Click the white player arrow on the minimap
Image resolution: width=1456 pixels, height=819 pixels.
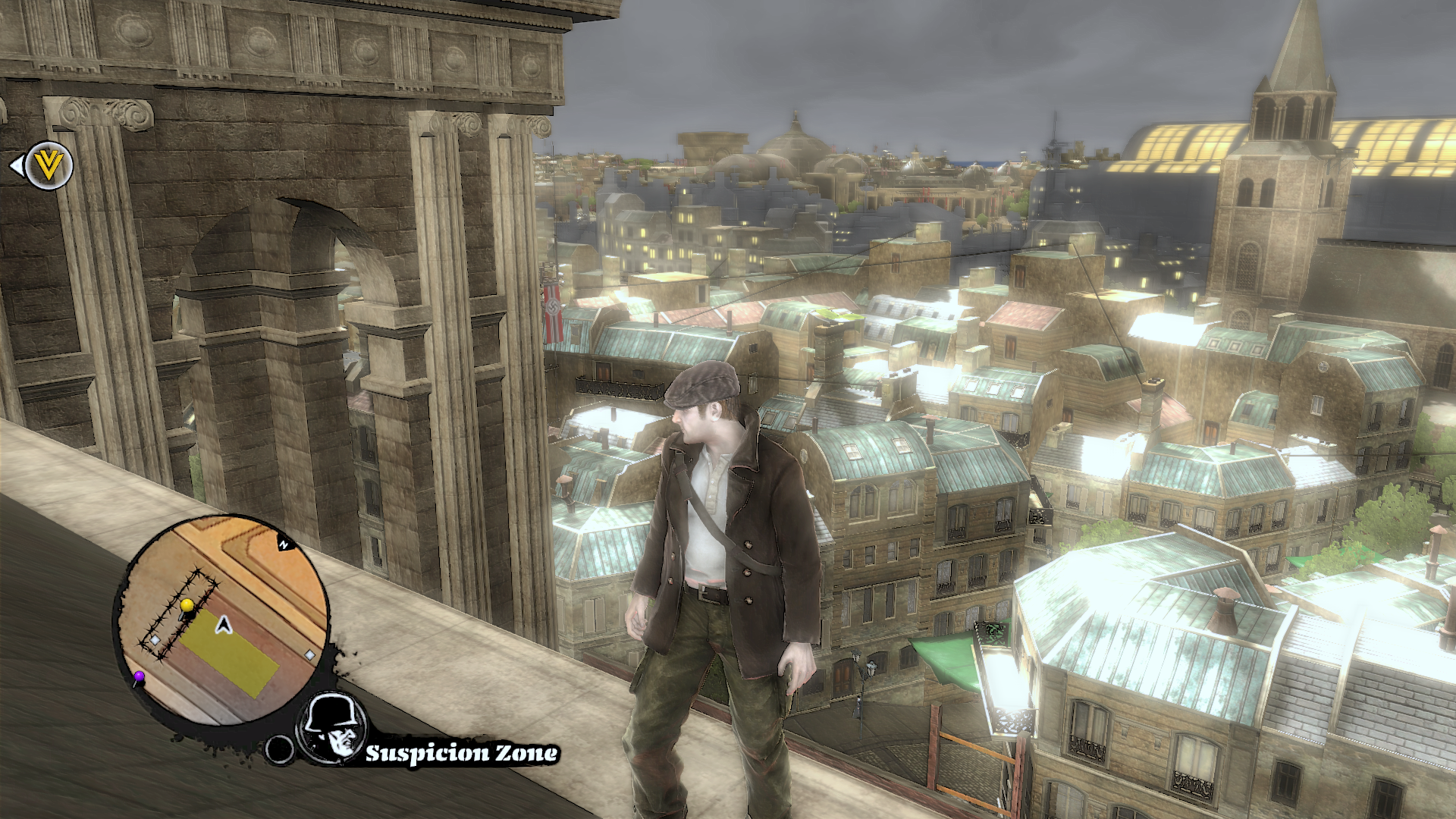coord(223,625)
